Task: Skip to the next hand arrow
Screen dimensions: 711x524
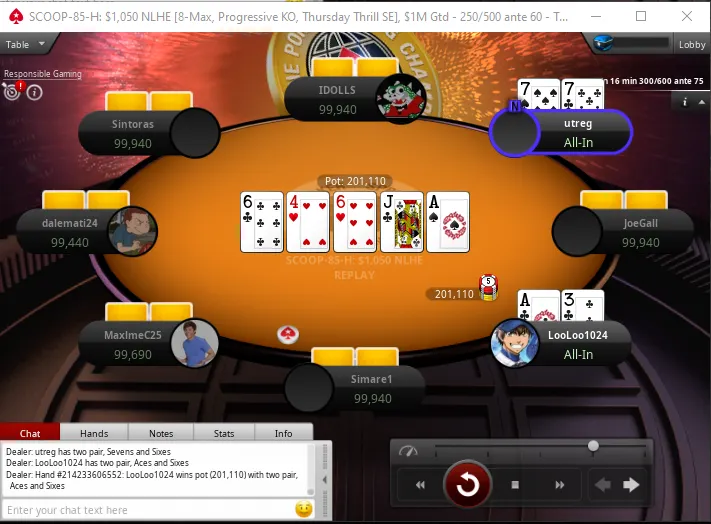Action: 631,485
